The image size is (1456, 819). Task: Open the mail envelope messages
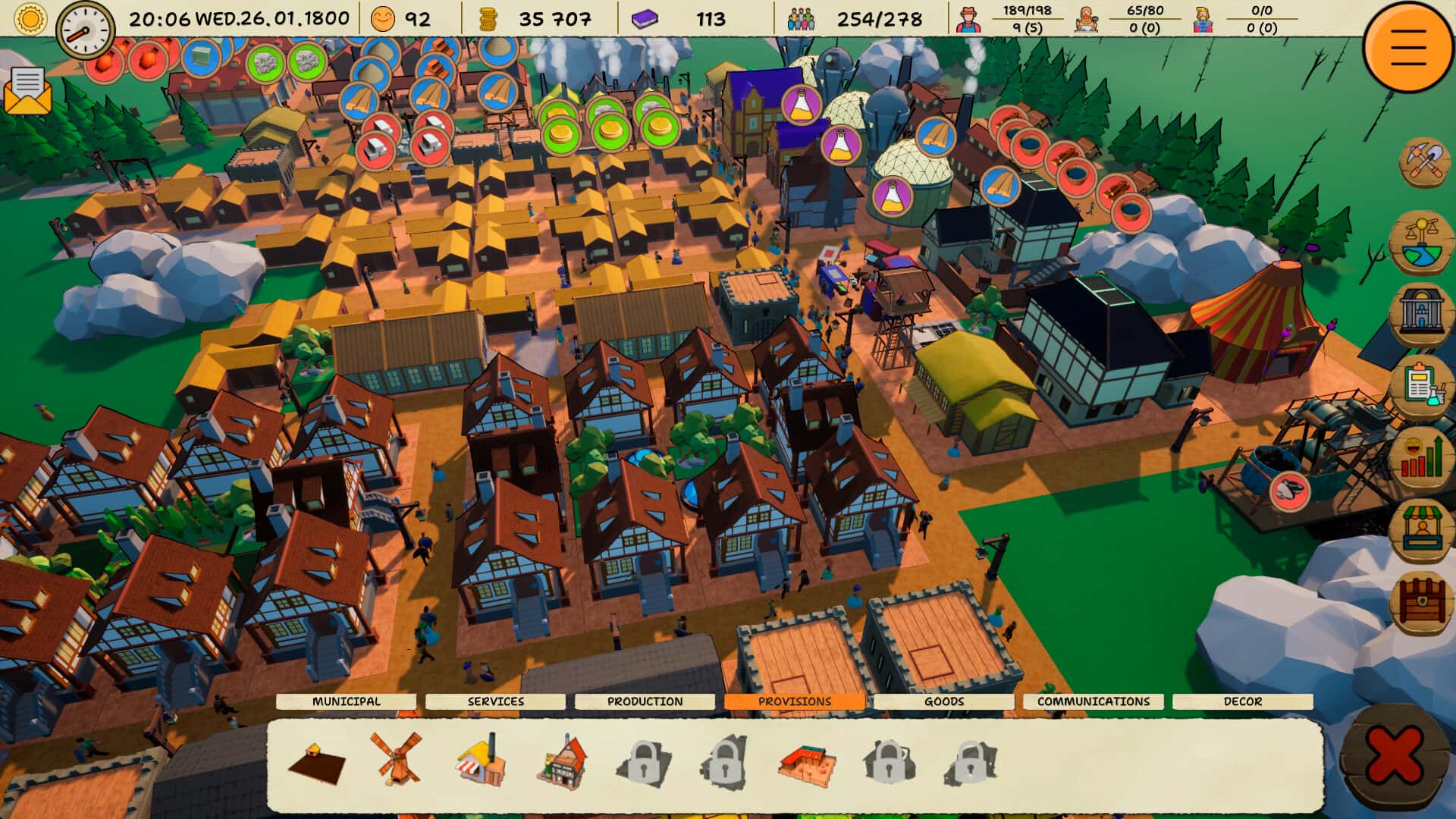(27, 90)
